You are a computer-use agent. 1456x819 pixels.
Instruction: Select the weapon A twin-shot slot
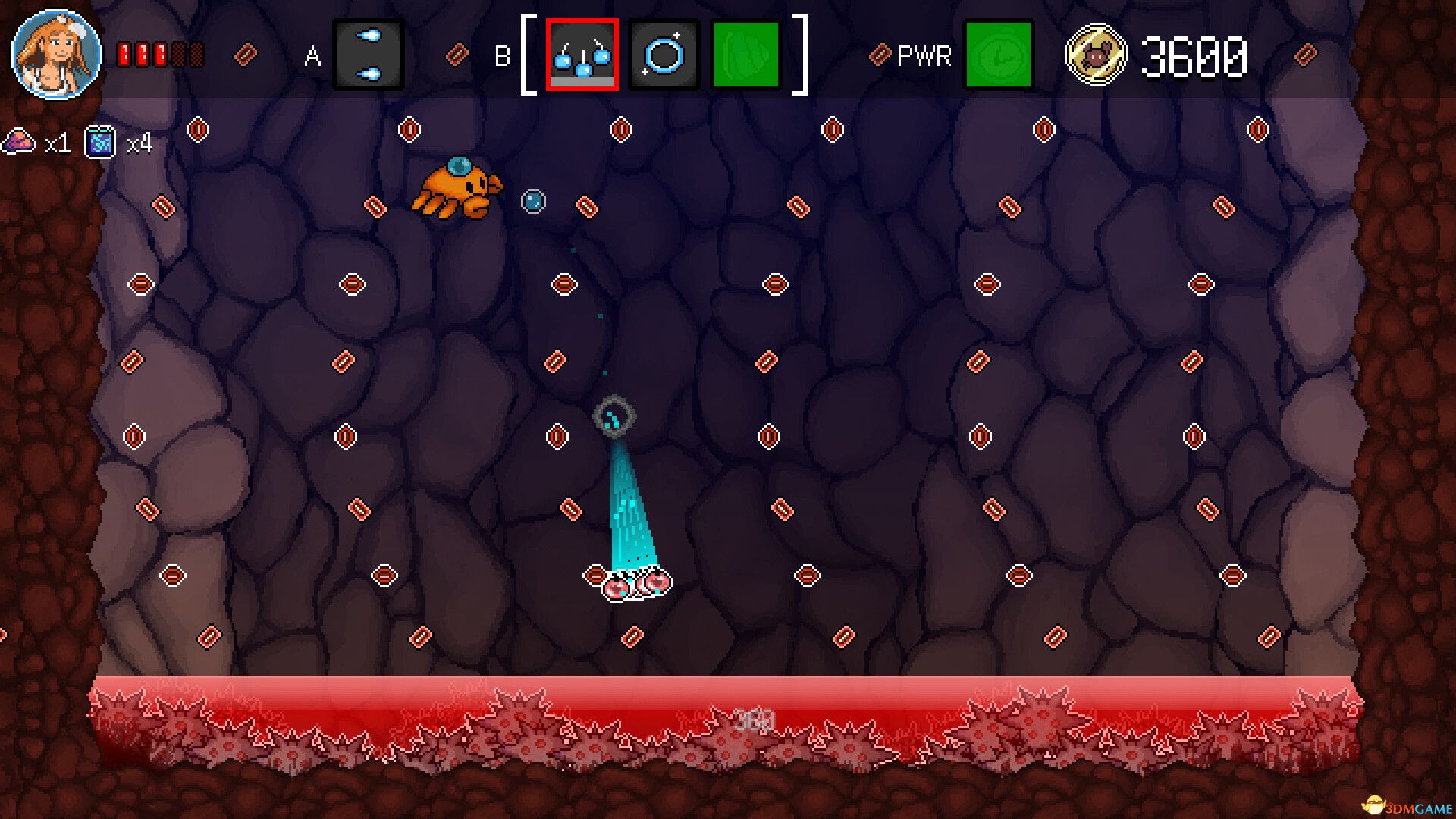(369, 55)
